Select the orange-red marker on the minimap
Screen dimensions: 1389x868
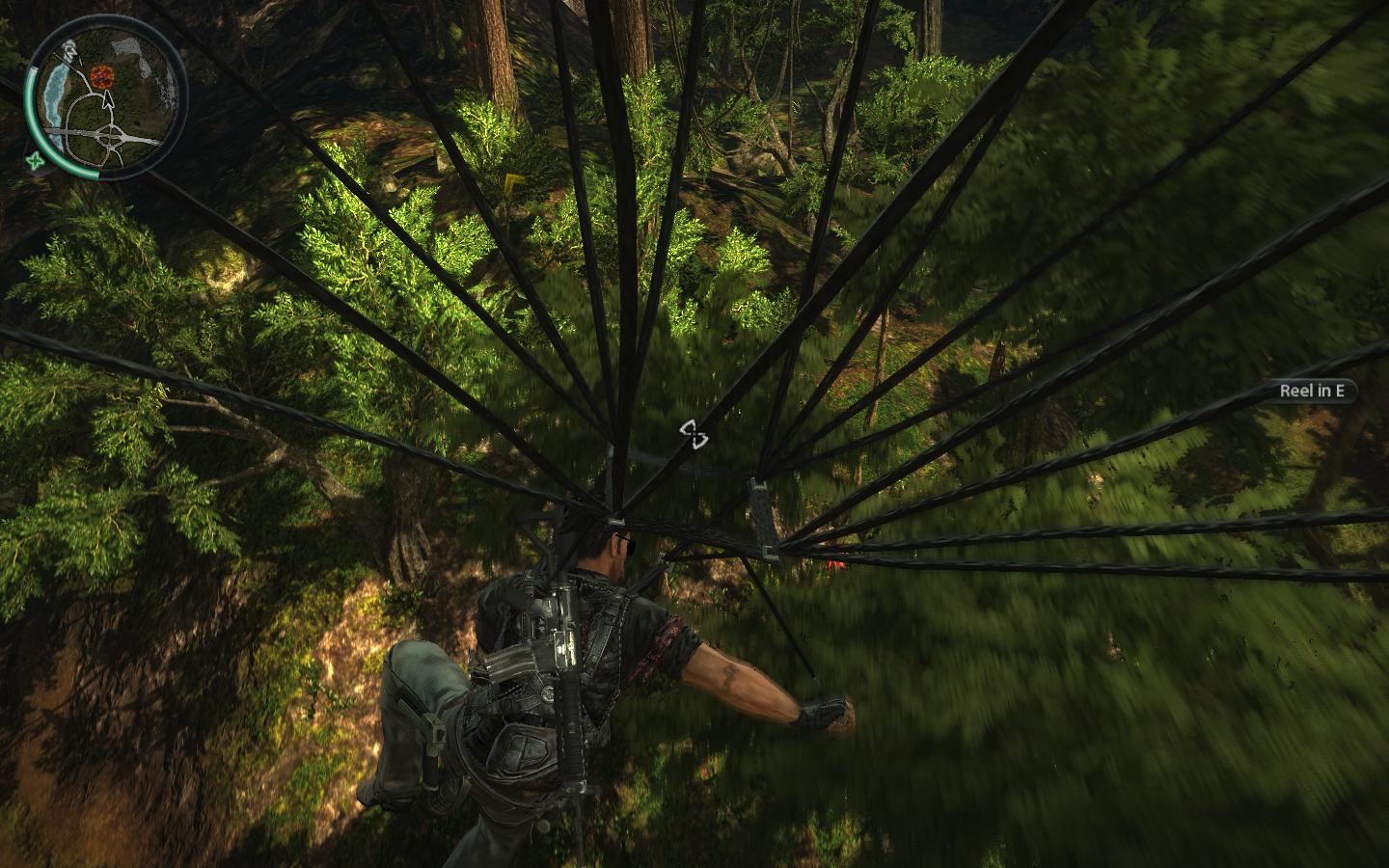[x=99, y=74]
